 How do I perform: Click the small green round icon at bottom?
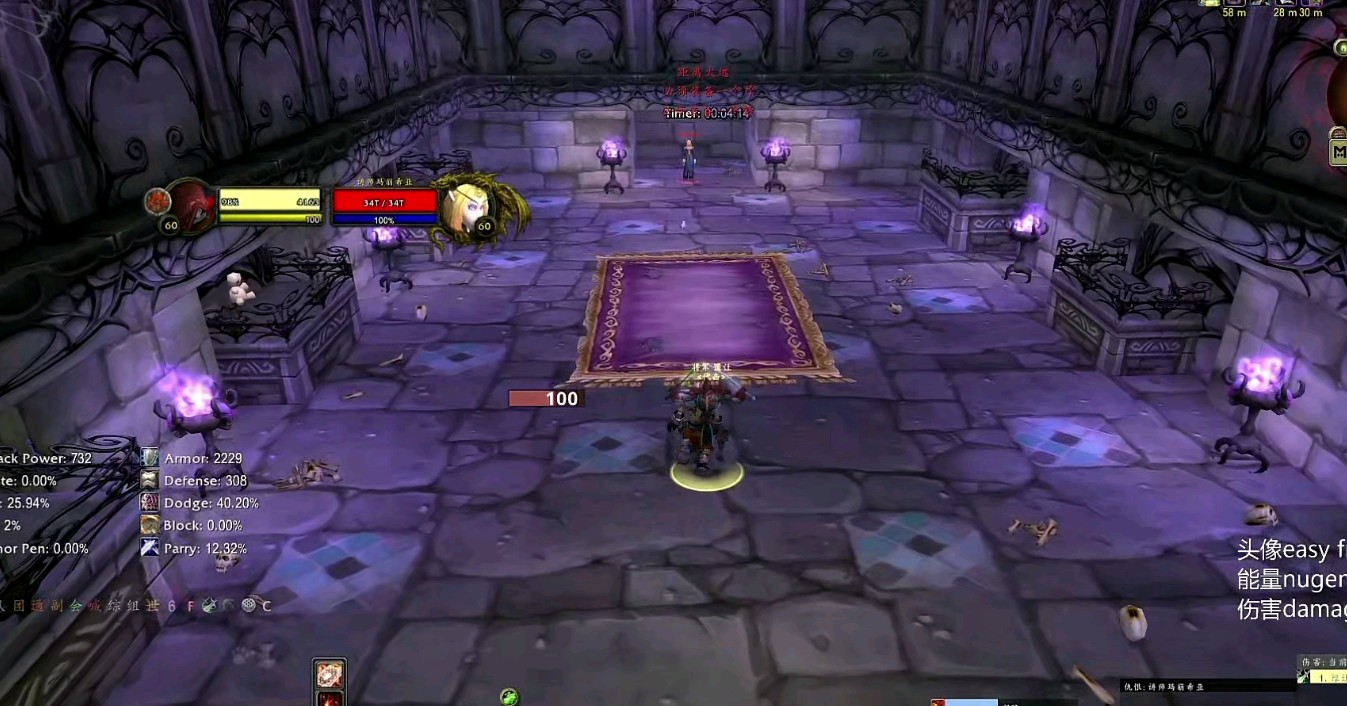click(x=509, y=696)
